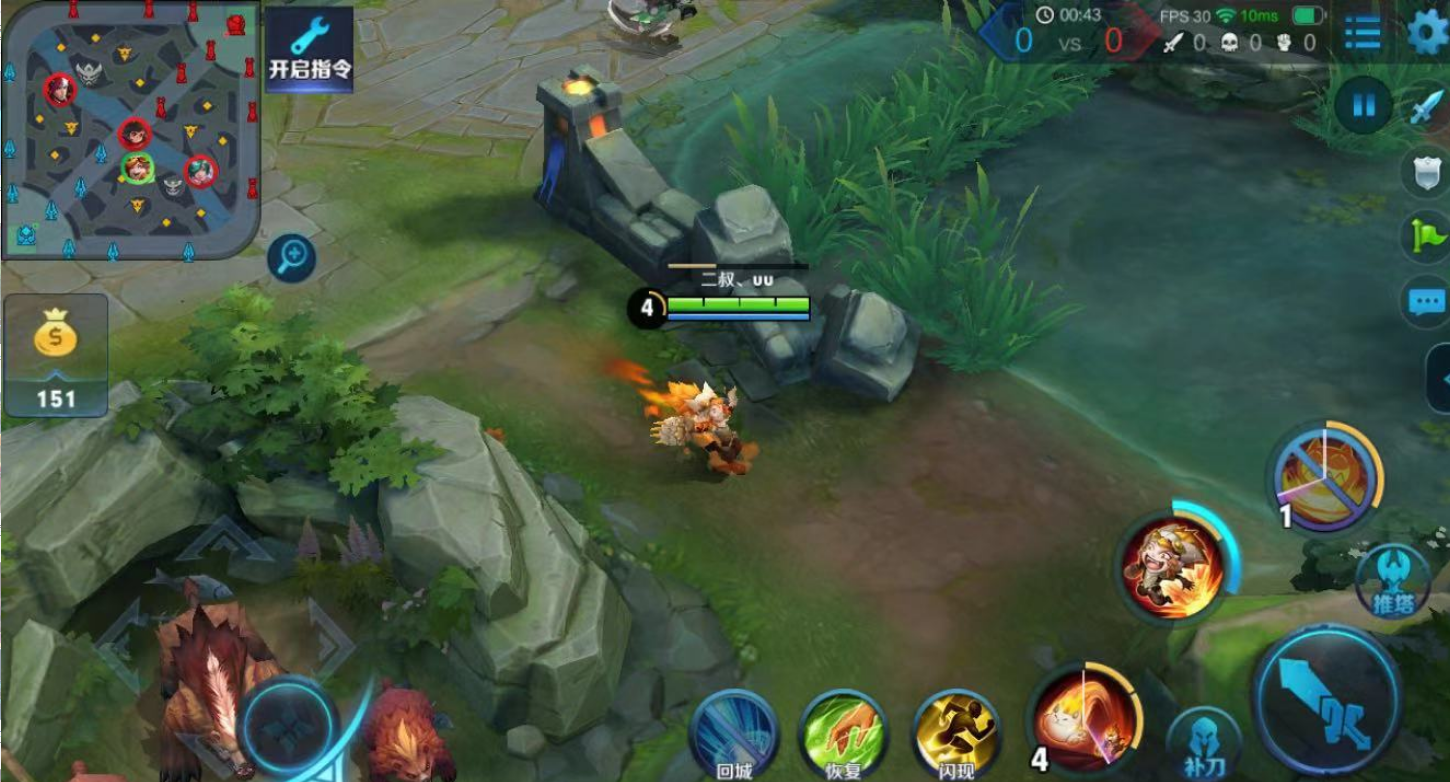Open the chat speech-bubble button
1450x782 pixels.
pos(1427,301)
